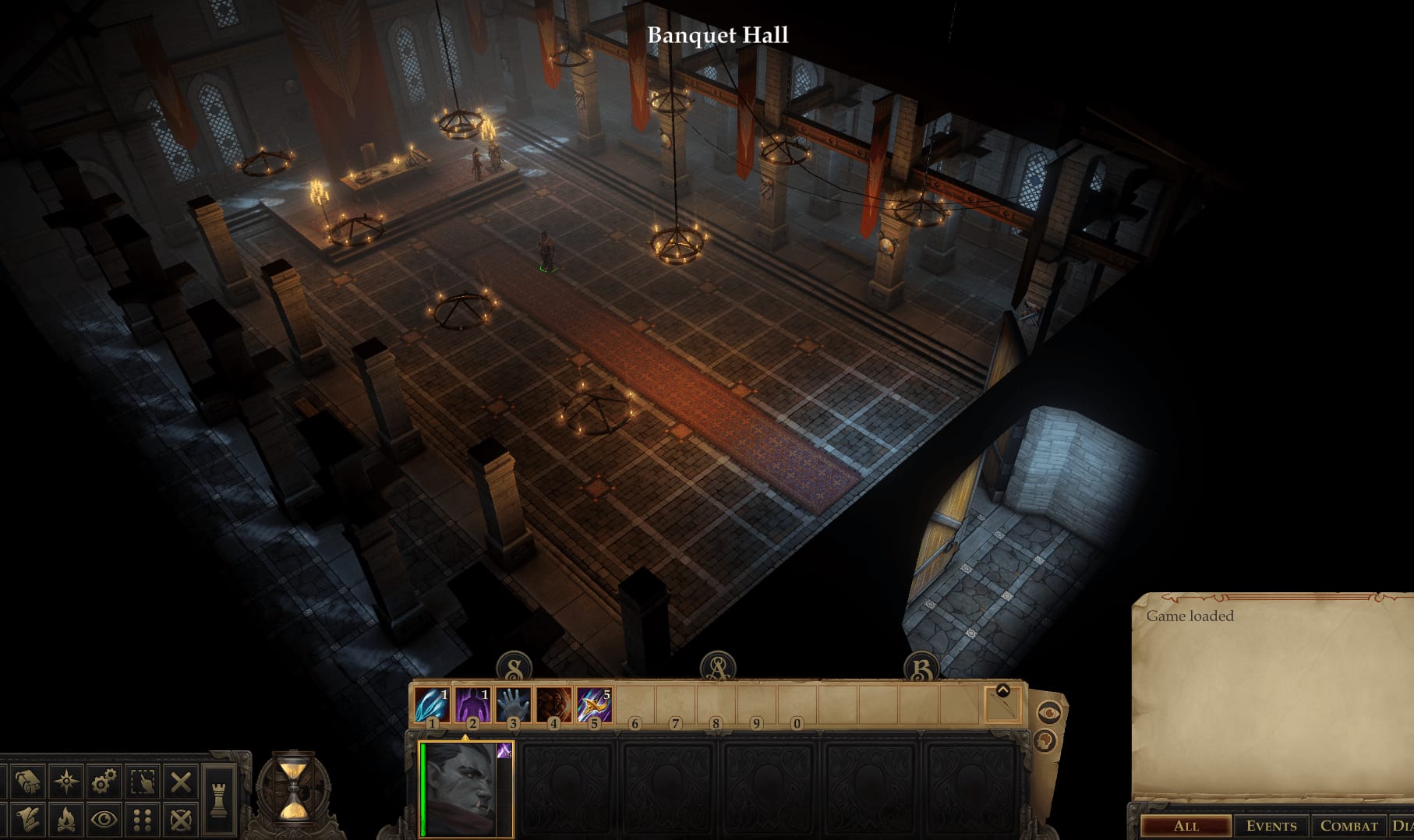Screen dimensions: 1414x840
Task: Open the formation six-dots icon
Action: click(x=143, y=819)
